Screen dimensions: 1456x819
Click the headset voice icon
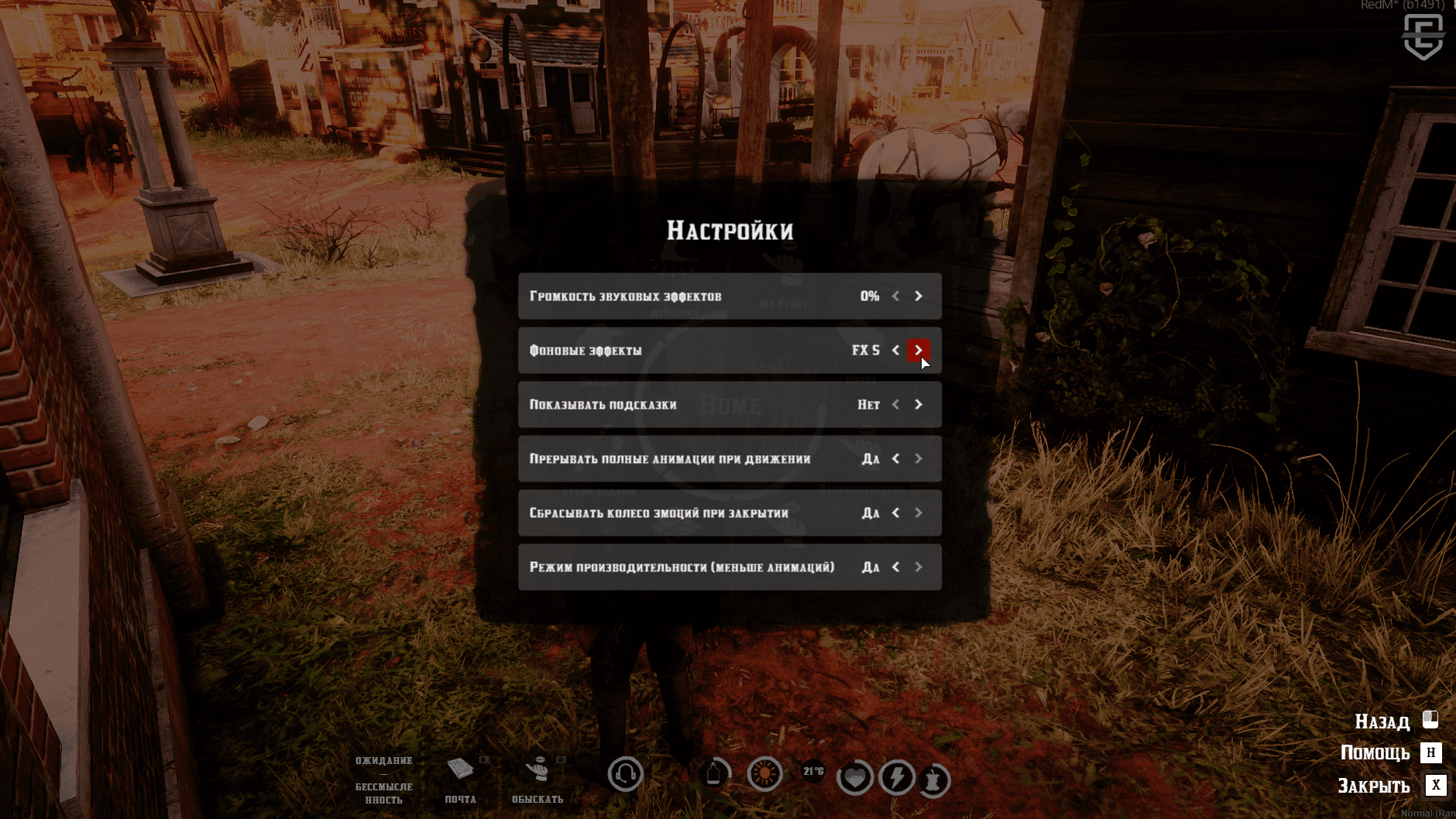625,773
